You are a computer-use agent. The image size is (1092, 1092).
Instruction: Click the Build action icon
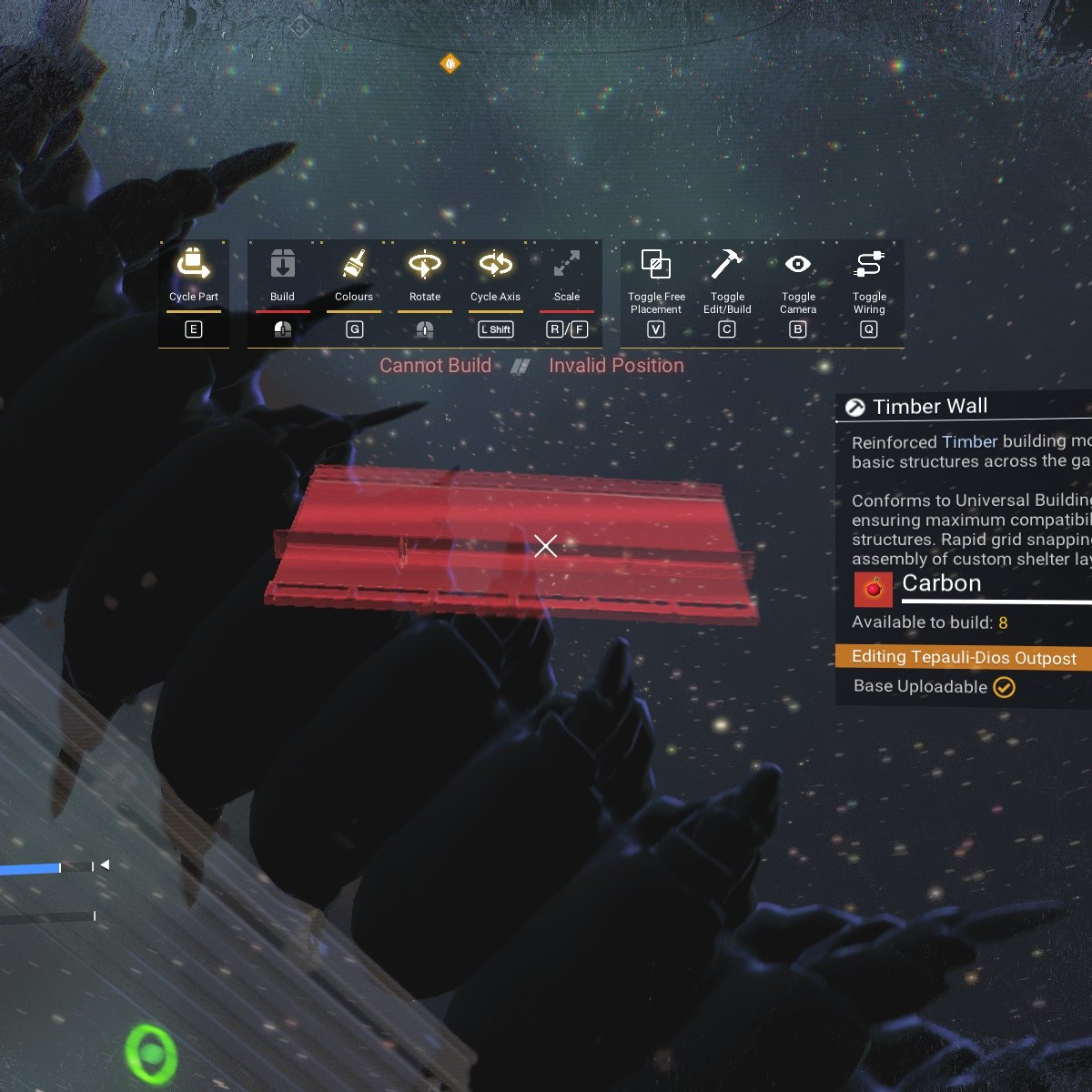(282, 265)
